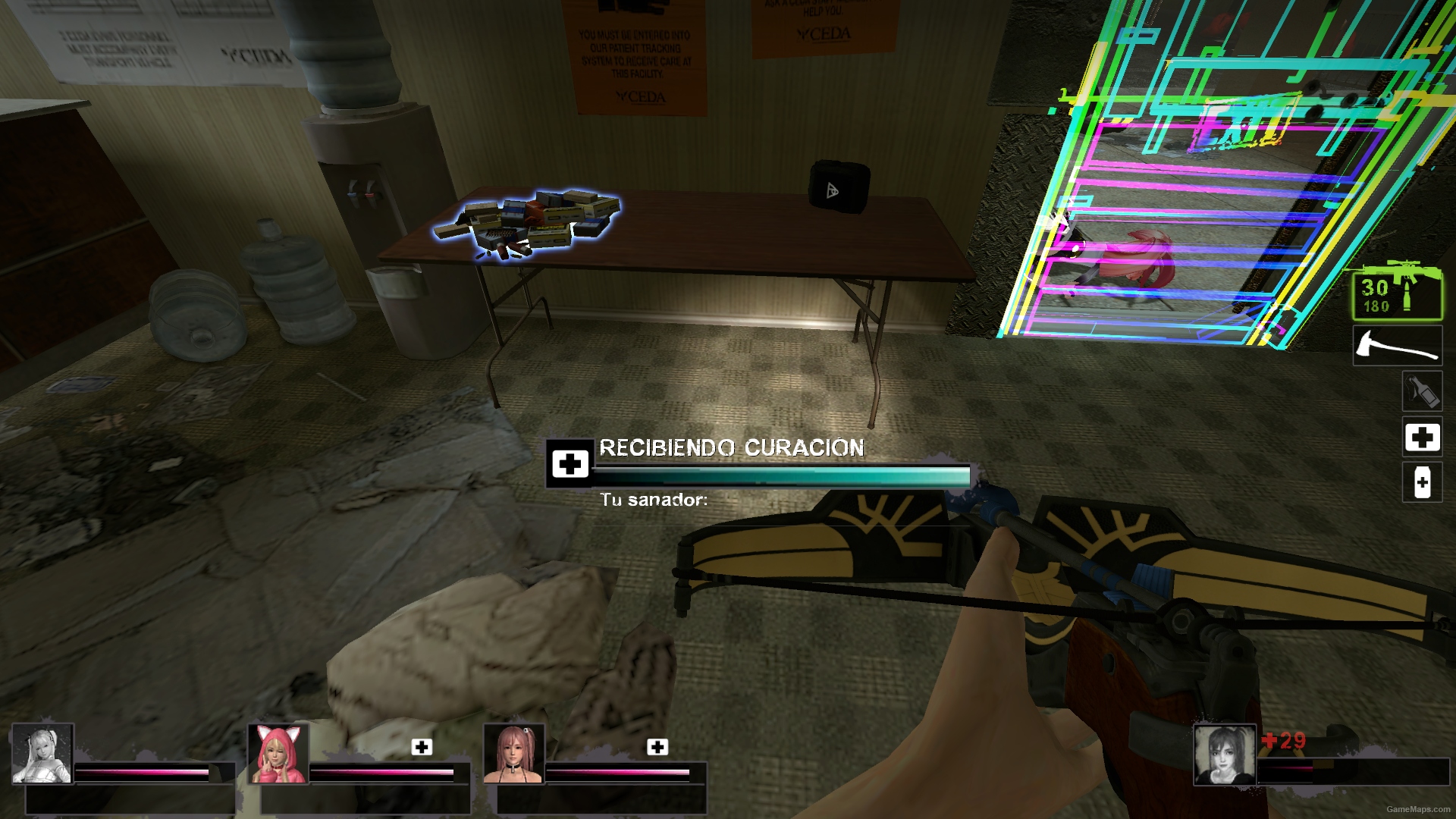
Task: Click the CEDA patient tracking poster
Action: (635, 57)
